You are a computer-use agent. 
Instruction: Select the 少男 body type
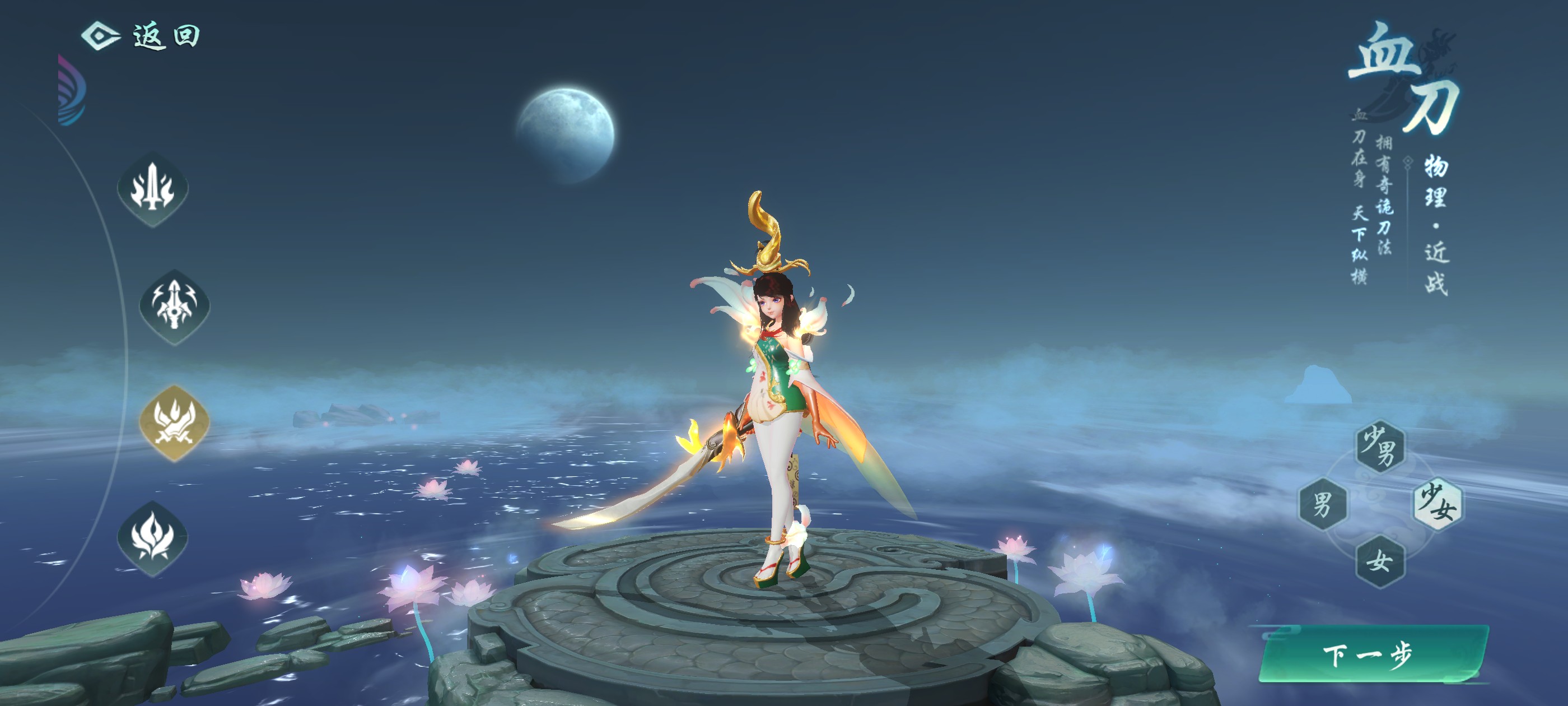pos(1379,447)
